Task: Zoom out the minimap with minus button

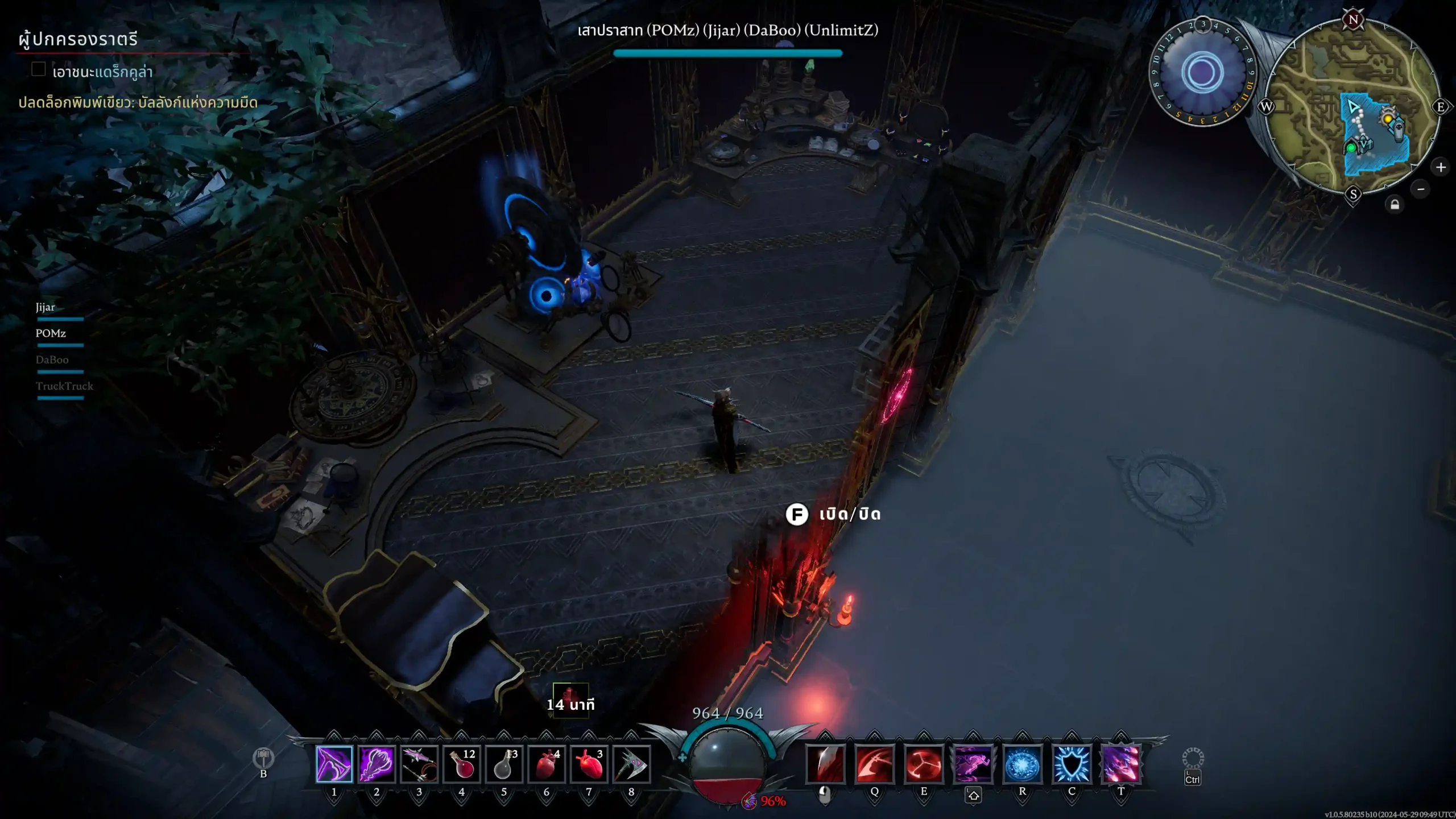Action: (1421, 189)
